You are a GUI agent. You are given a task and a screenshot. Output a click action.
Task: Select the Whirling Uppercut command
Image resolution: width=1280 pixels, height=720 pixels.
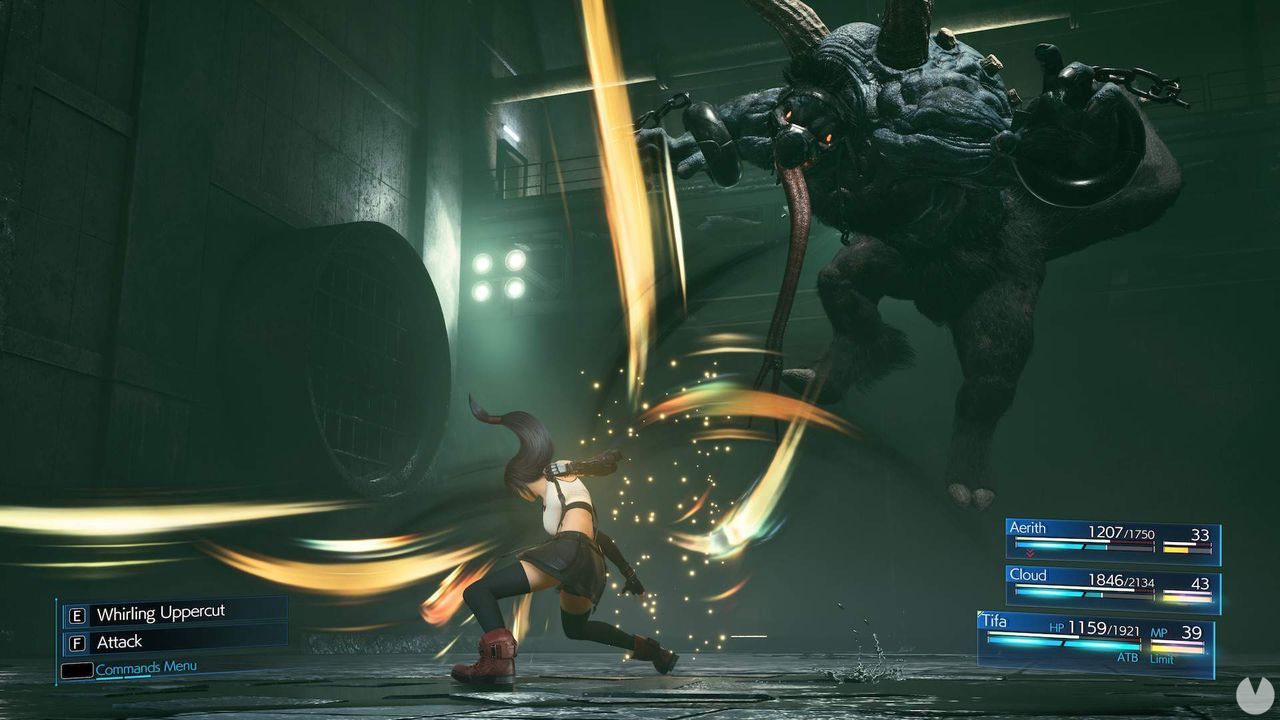tap(161, 612)
